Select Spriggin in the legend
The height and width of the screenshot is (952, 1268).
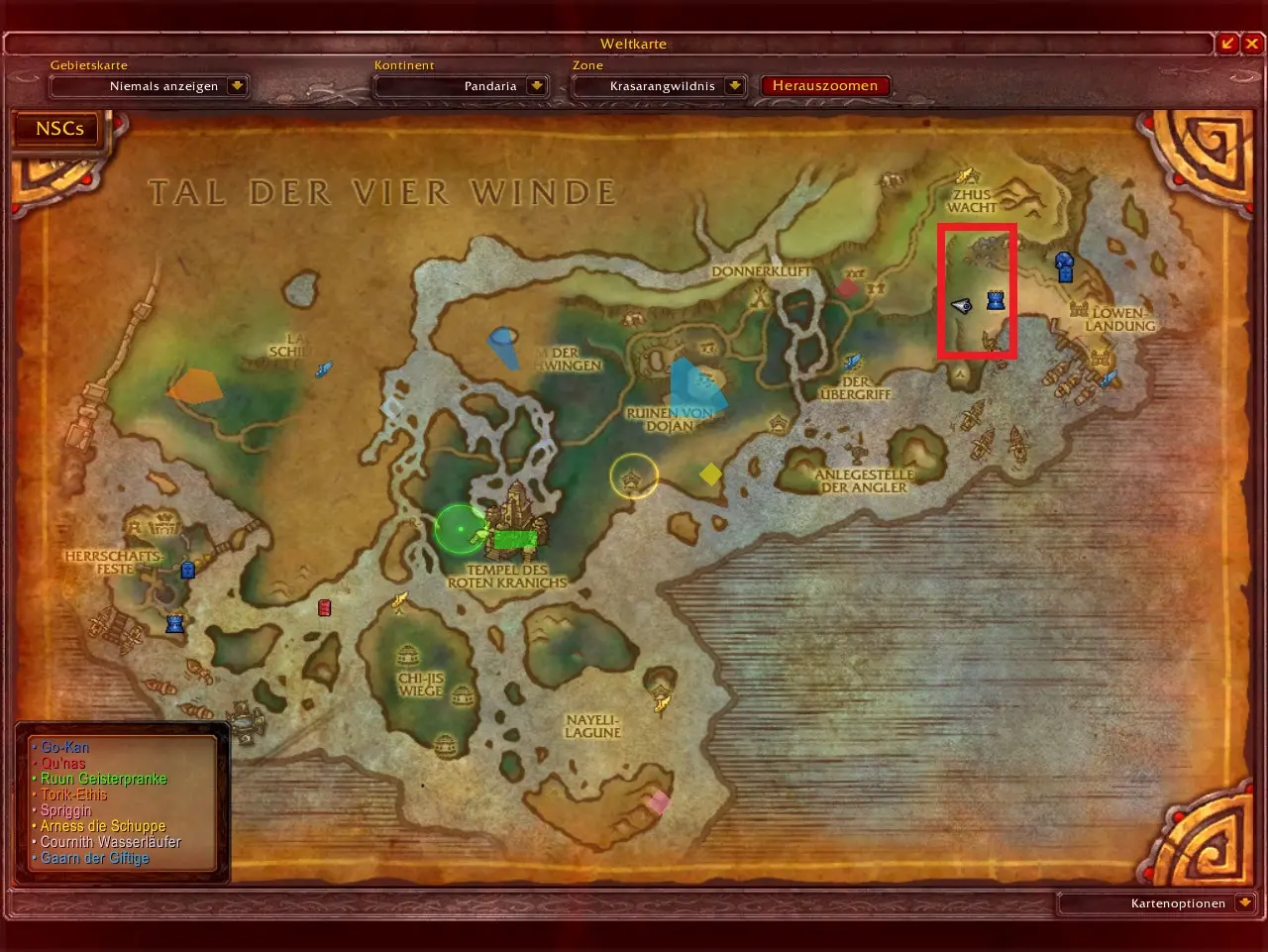click(x=65, y=811)
